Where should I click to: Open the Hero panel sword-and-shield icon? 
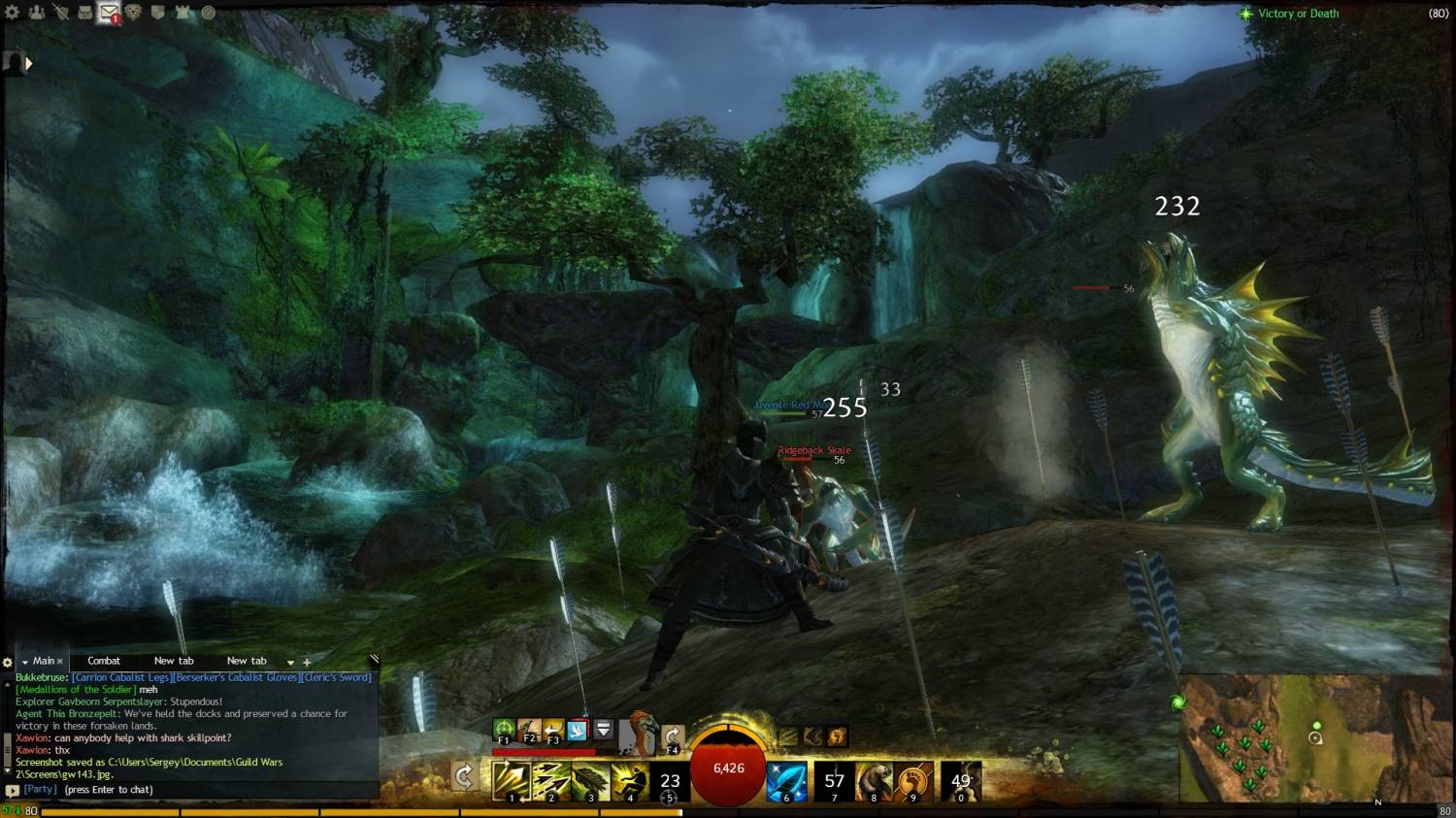pos(60,14)
